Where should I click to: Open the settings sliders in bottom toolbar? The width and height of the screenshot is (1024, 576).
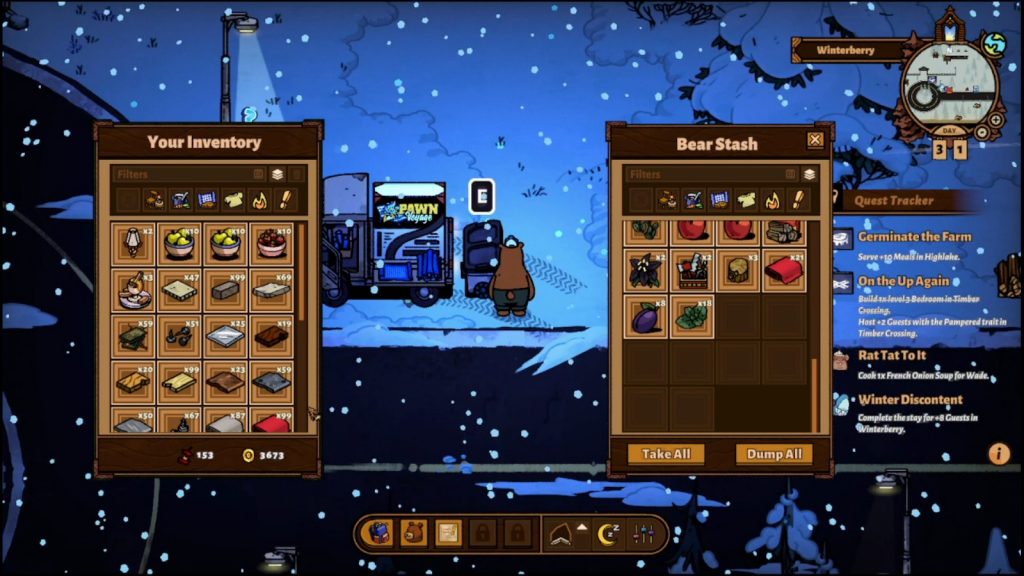[643, 534]
